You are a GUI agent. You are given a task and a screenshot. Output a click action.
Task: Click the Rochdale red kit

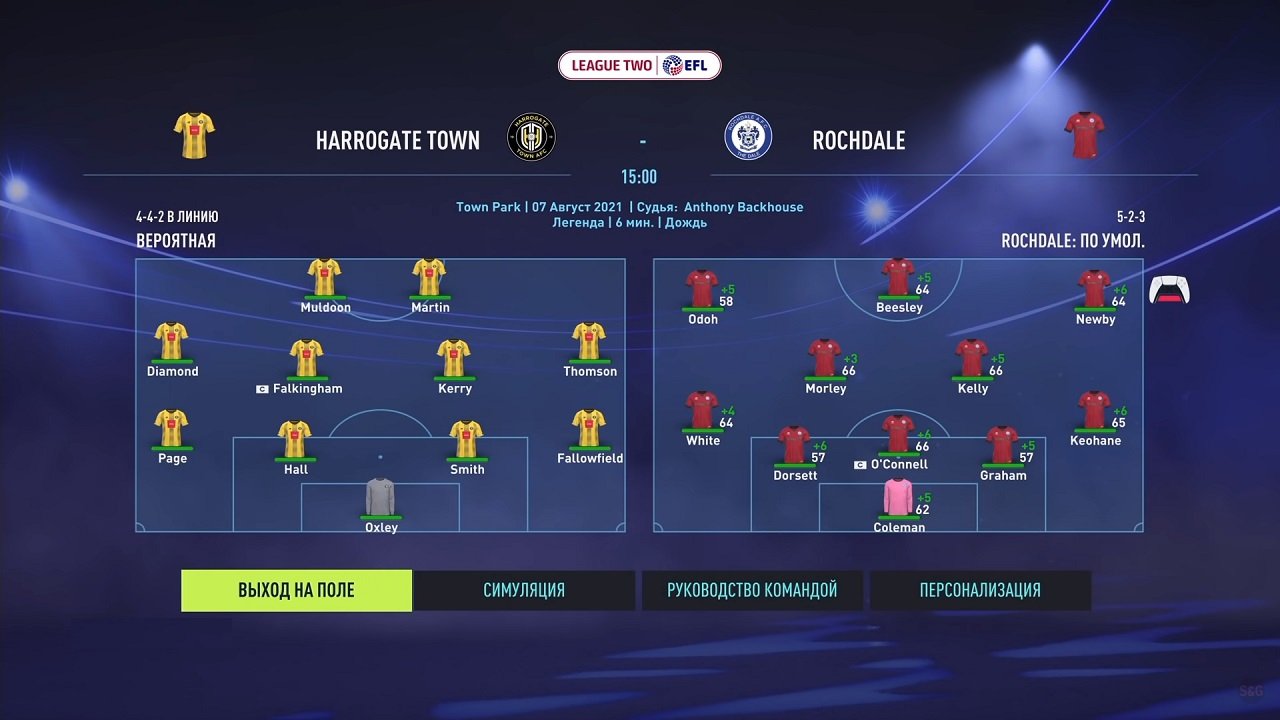click(x=1084, y=136)
